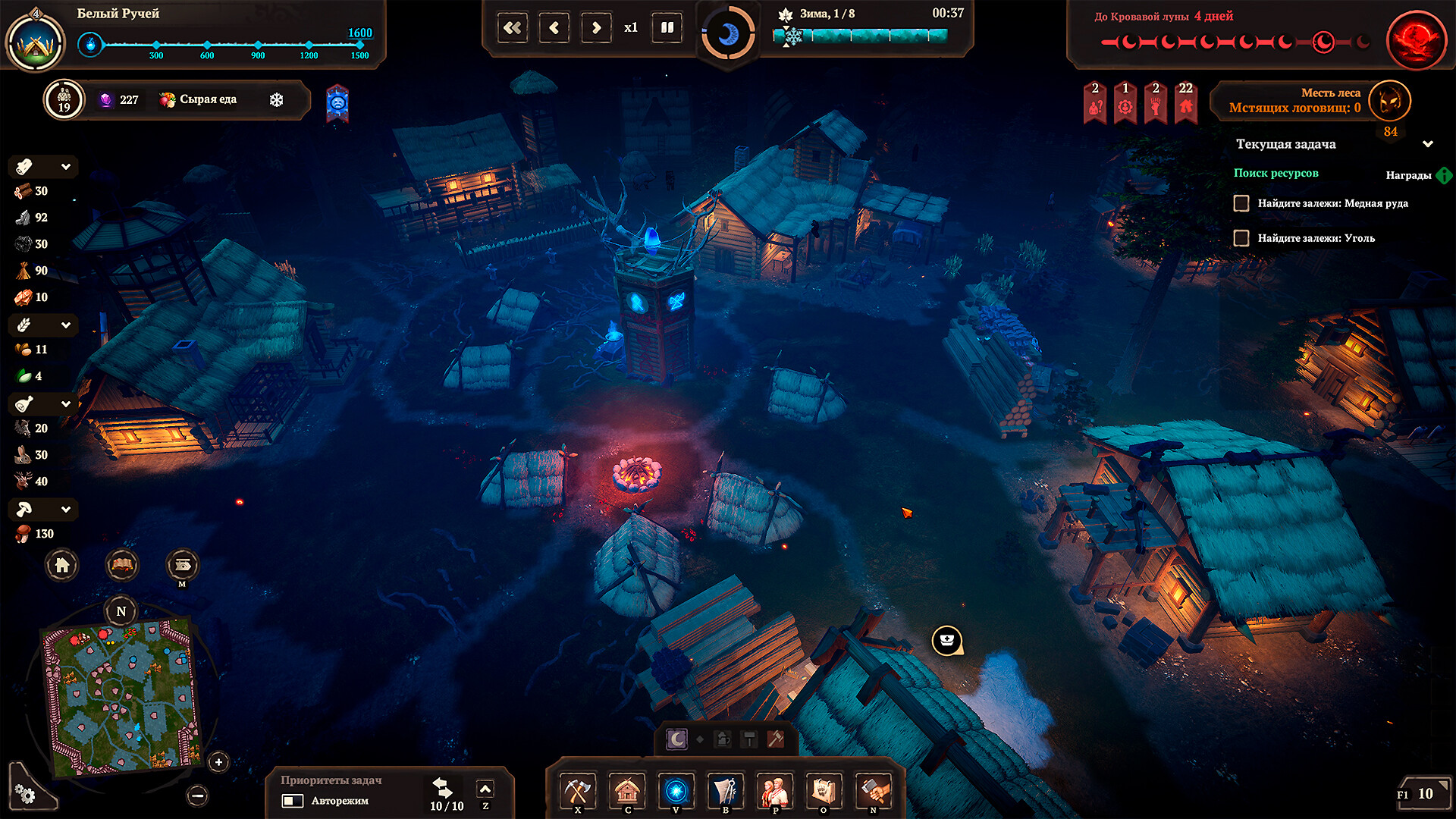1456x819 pixels.
Task: Check the Медная руда quest objective
Action: click(x=1241, y=203)
